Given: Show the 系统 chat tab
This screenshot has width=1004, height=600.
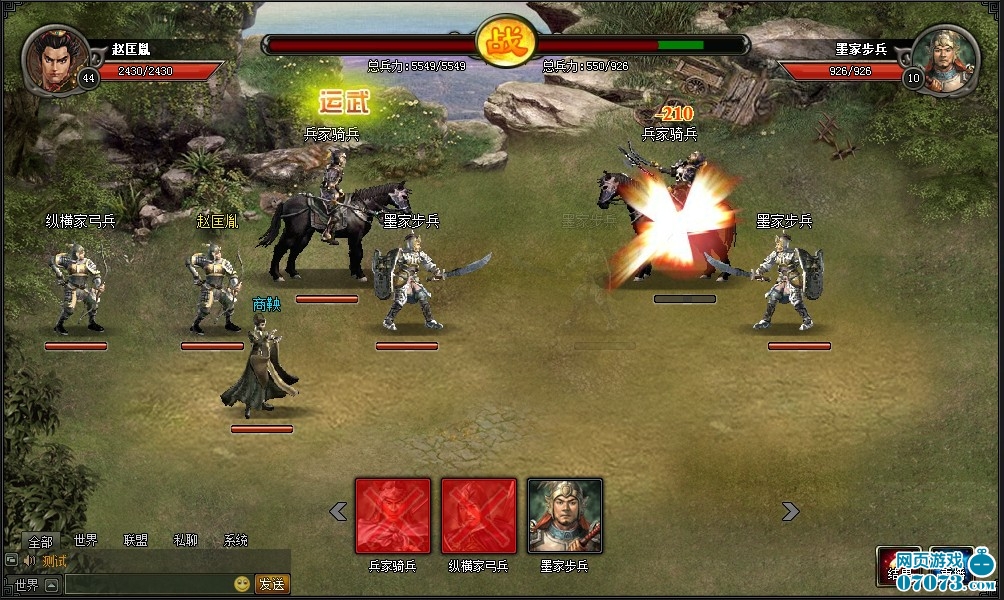Looking at the screenshot, I should 236,541.
